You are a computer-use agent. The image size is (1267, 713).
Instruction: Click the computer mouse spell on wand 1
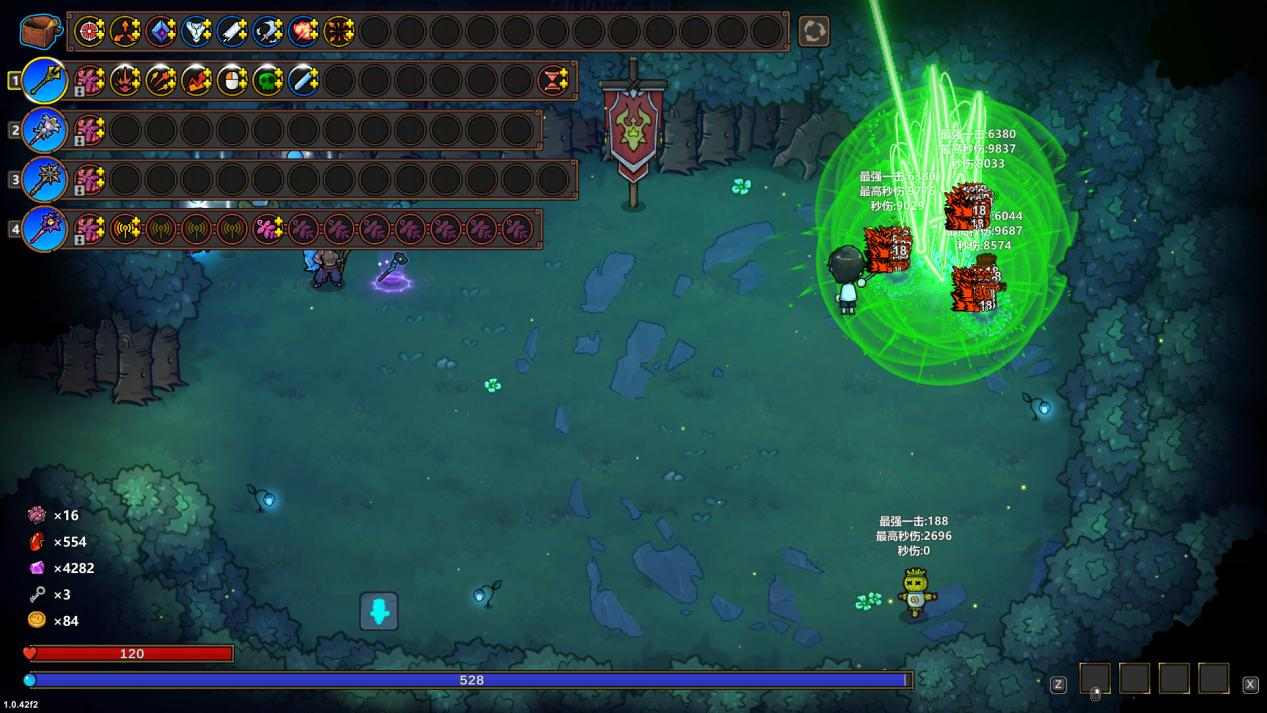(x=232, y=80)
